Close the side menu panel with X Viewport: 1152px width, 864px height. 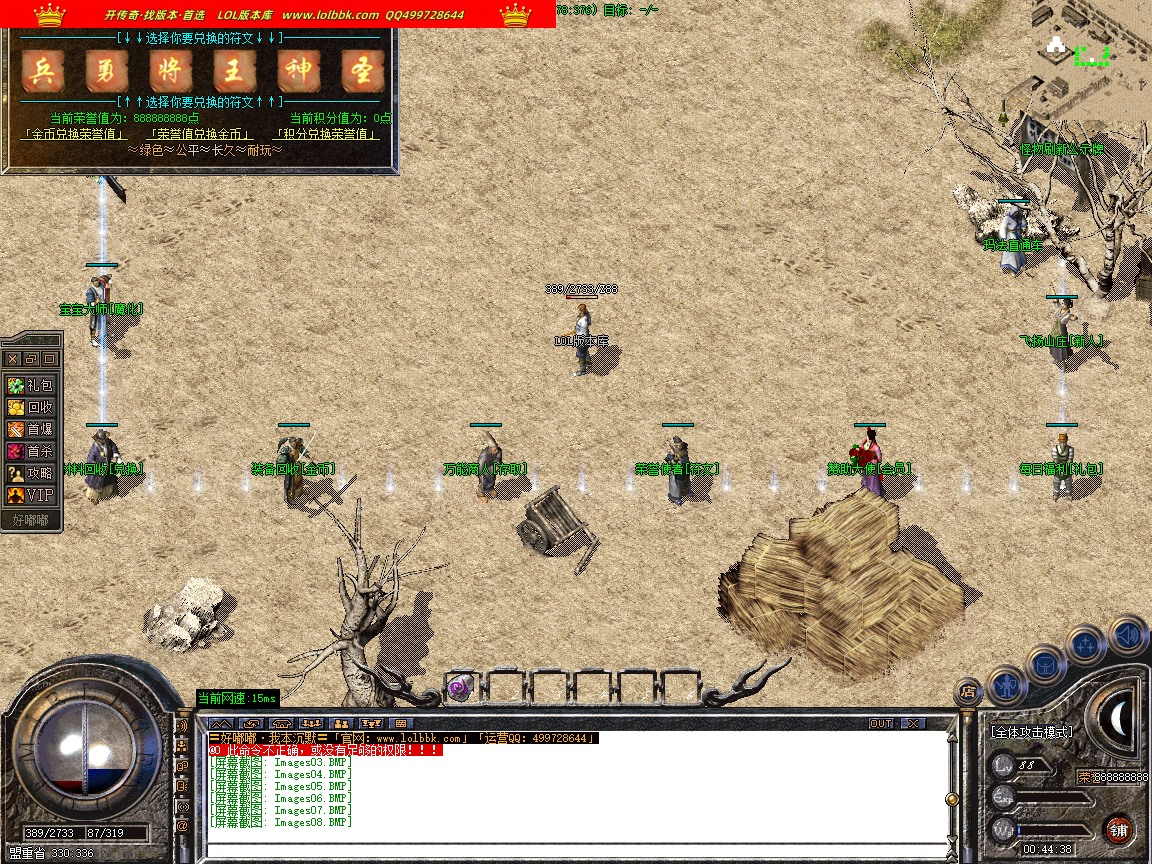coord(12,359)
